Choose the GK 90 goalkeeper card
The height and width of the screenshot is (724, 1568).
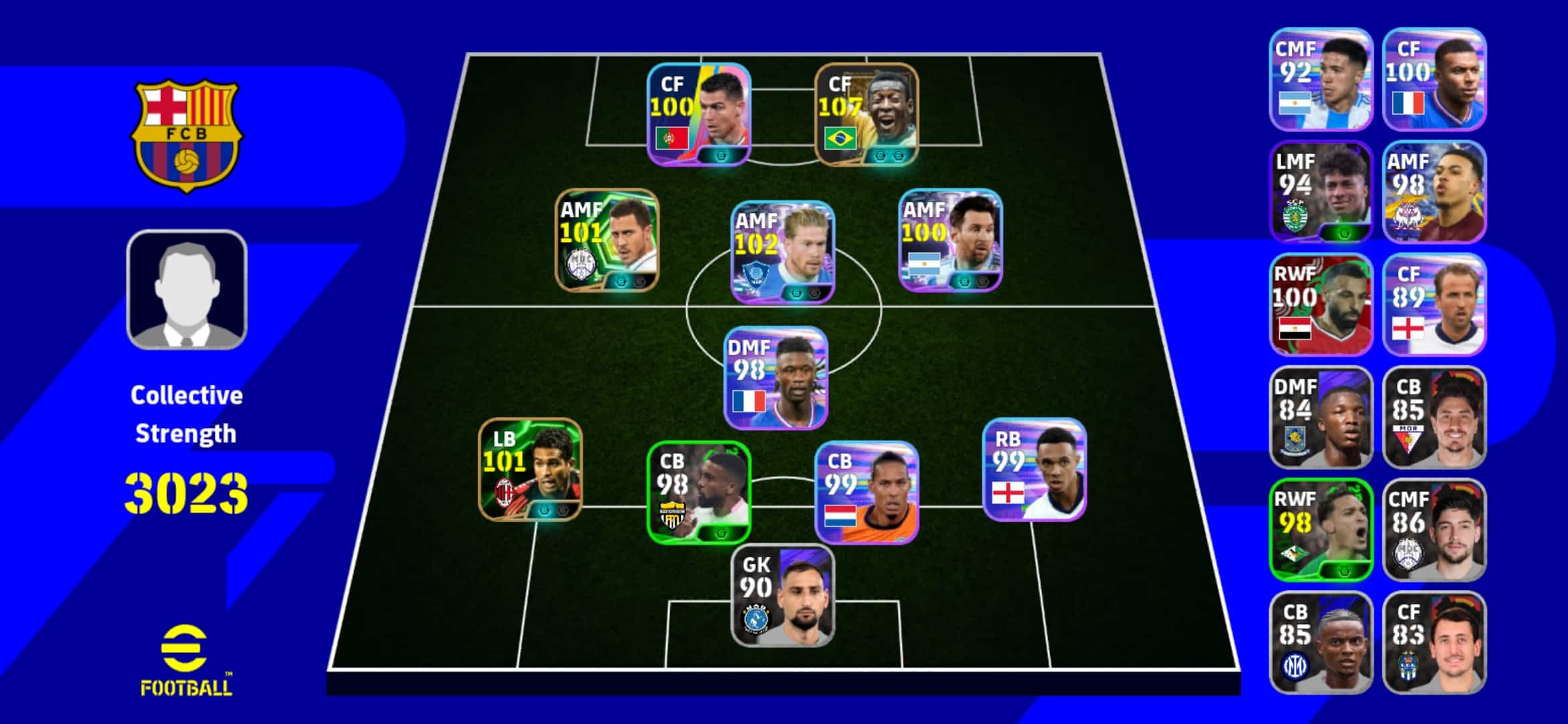[x=782, y=595]
